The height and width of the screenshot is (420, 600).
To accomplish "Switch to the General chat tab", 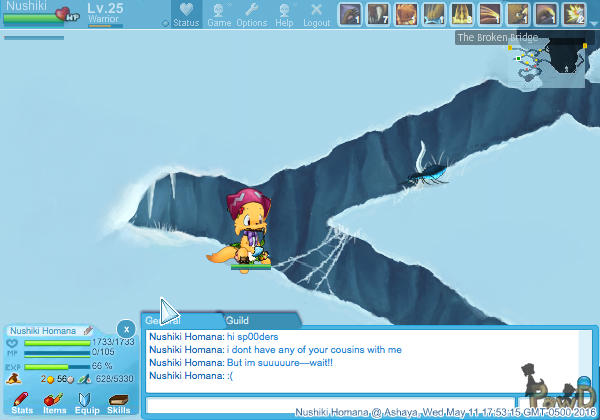I will (162, 320).
